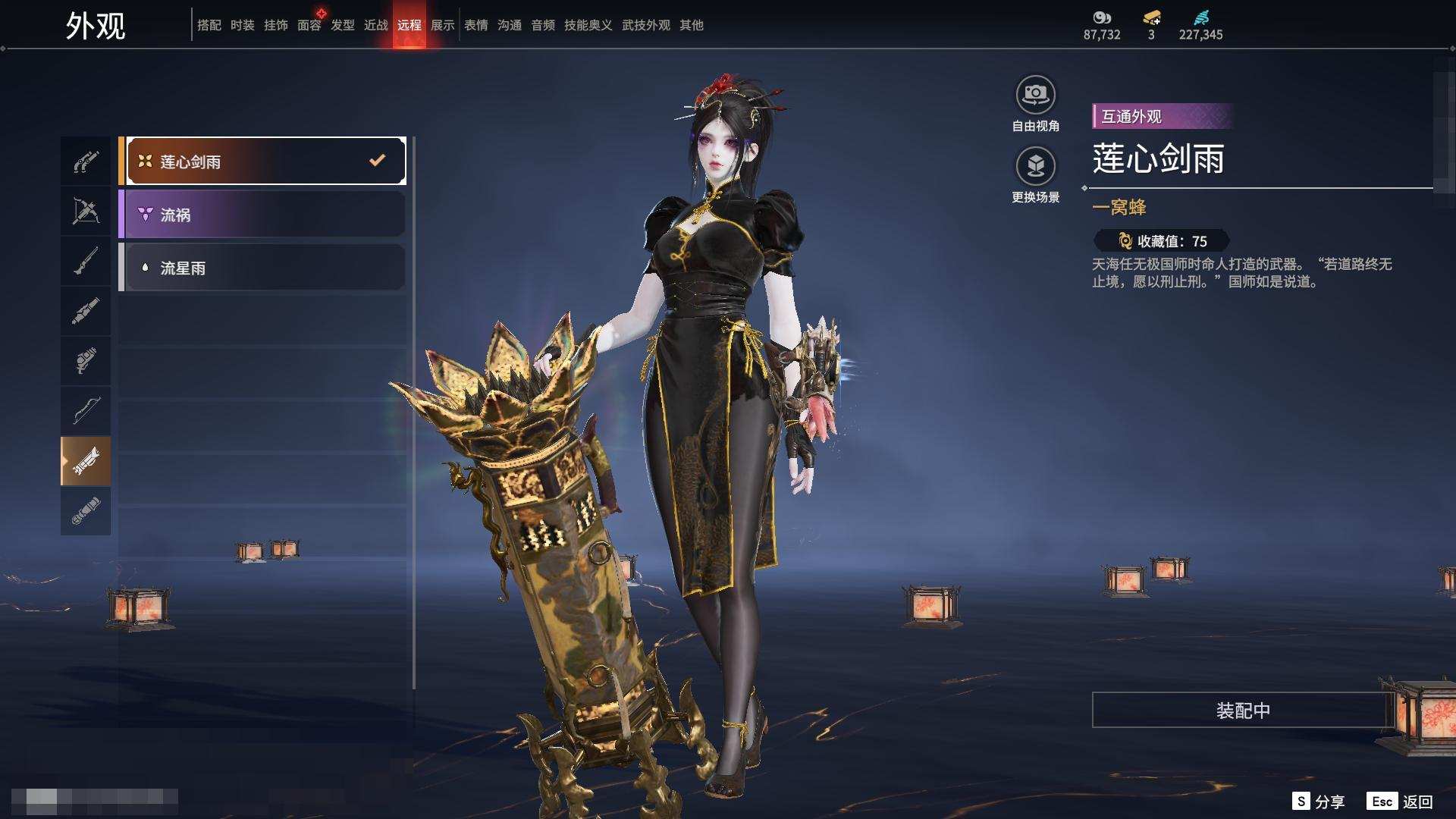The image size is (1456, 819).
Task: Show the 近战 melee weapons tab
Action: [x=376, y=25]
